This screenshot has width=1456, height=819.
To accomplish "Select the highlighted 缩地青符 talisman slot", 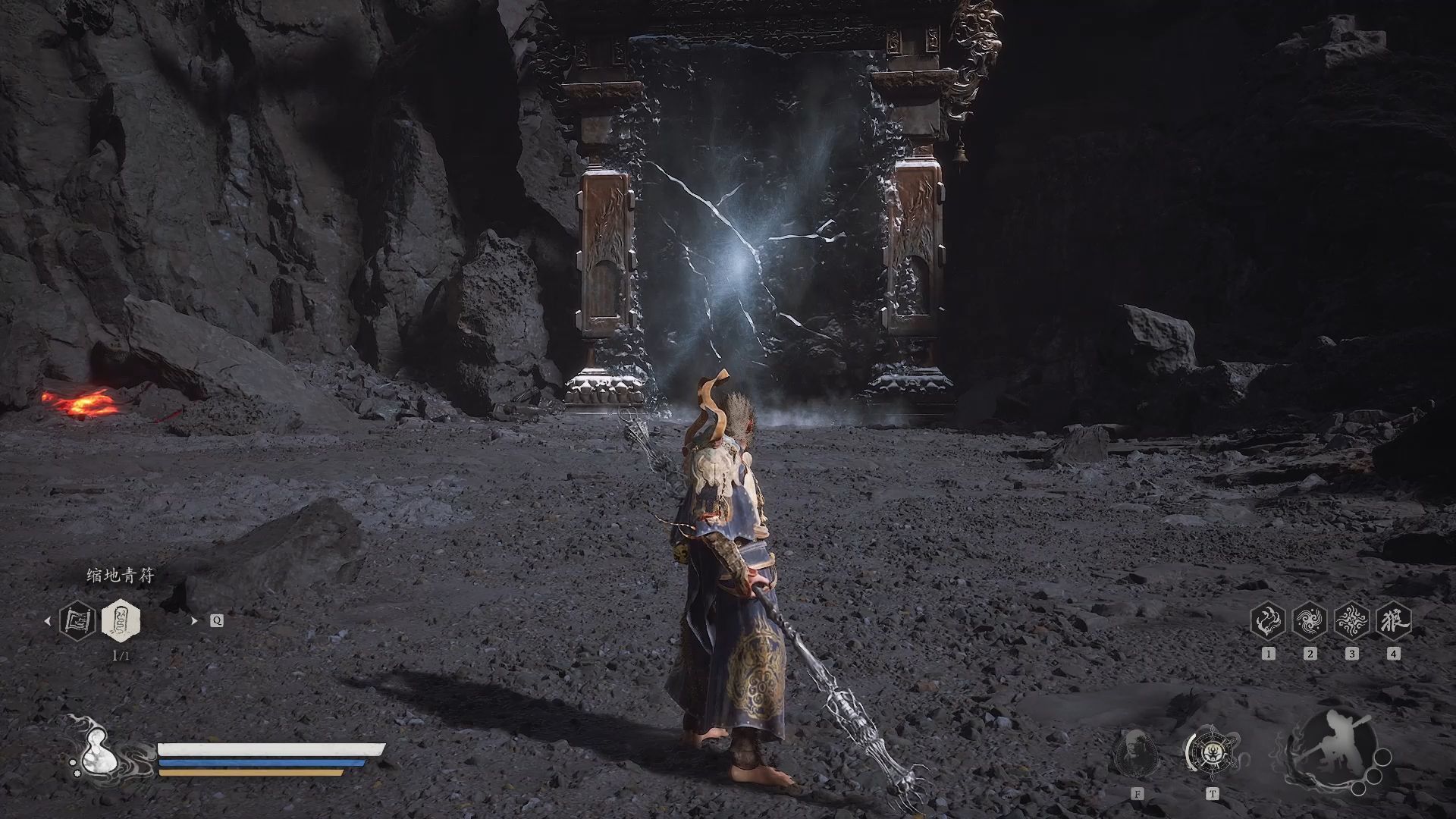I will click(121, 620).
